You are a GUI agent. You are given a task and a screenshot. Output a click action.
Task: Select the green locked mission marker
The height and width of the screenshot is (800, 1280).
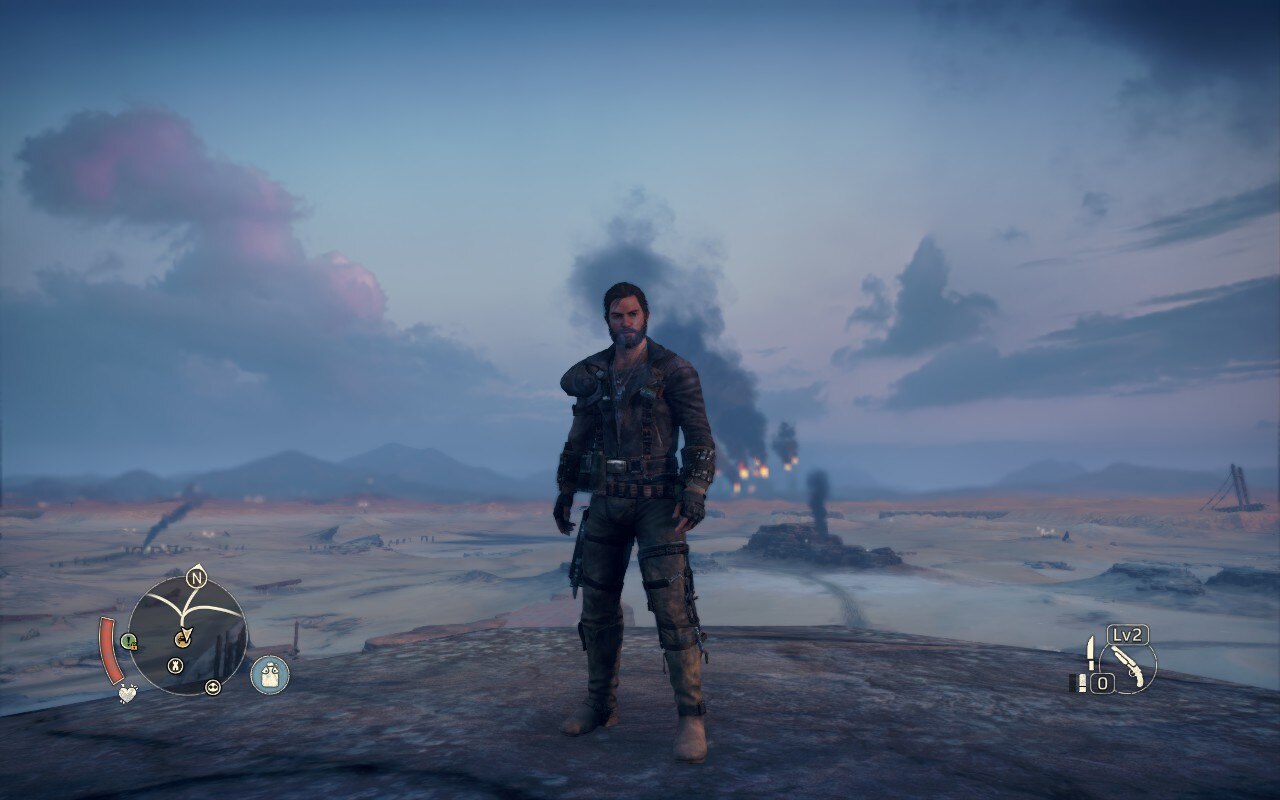[128, 641]
